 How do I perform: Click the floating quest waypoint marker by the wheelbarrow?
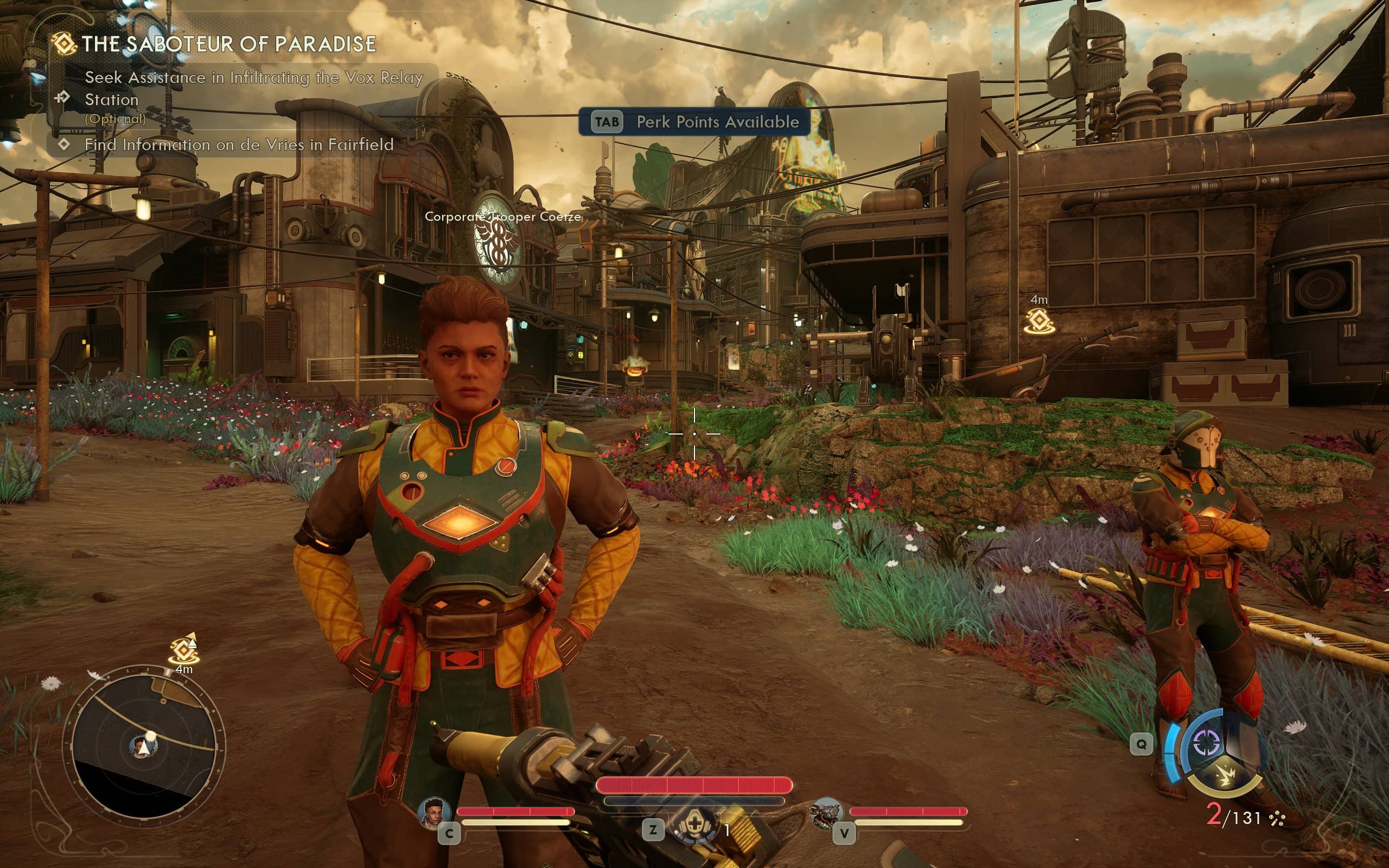tap(1039, 322)
